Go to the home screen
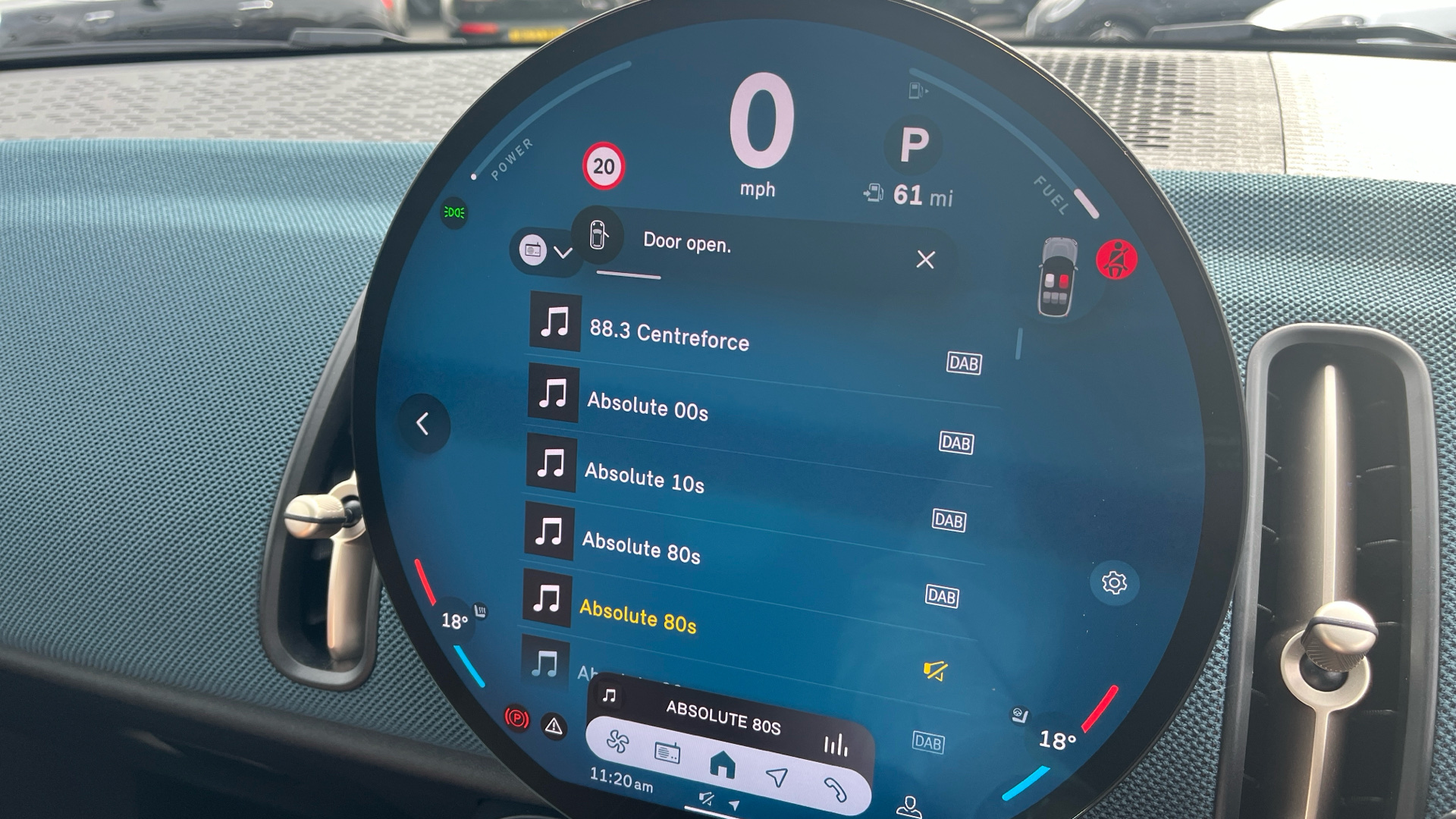 point(722,764)
